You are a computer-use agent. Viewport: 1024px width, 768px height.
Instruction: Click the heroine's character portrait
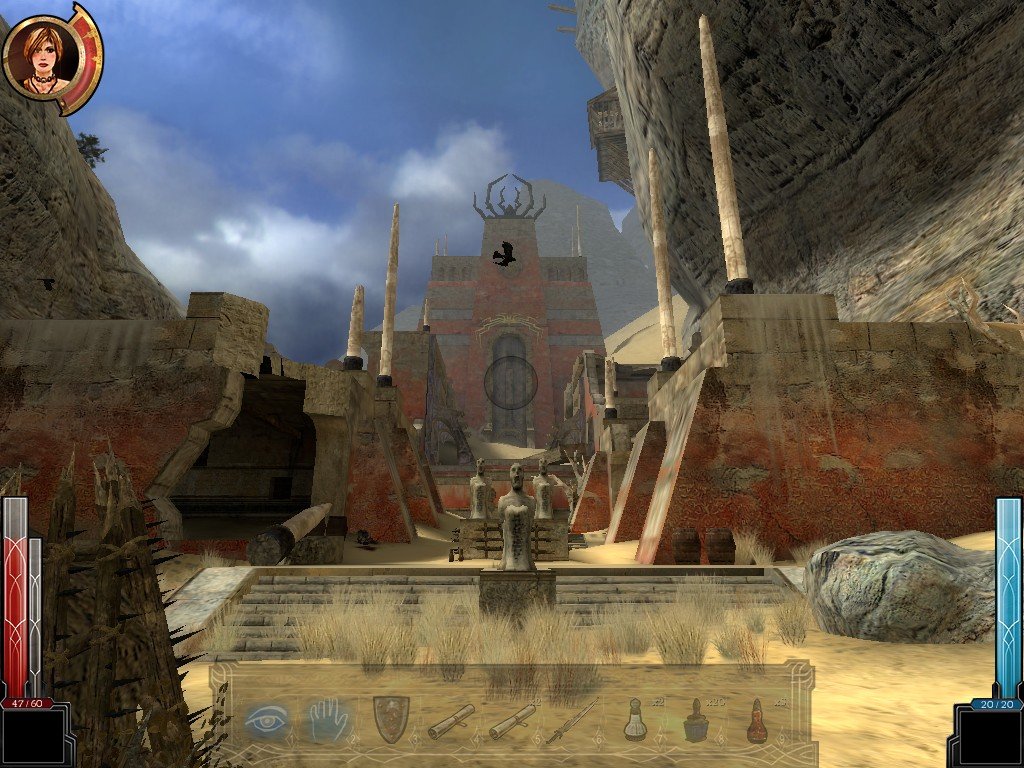click(x=39, y=55)
